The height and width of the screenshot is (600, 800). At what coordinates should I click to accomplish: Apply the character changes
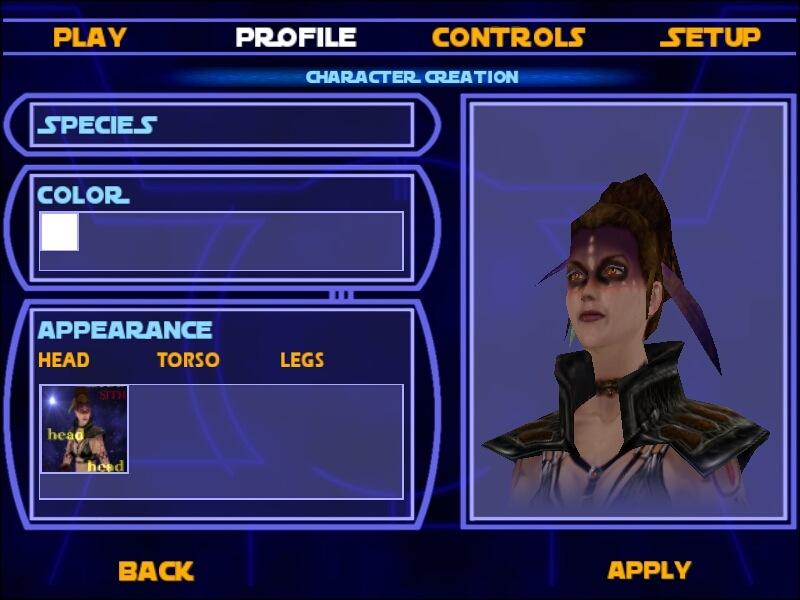click(649, 570)
